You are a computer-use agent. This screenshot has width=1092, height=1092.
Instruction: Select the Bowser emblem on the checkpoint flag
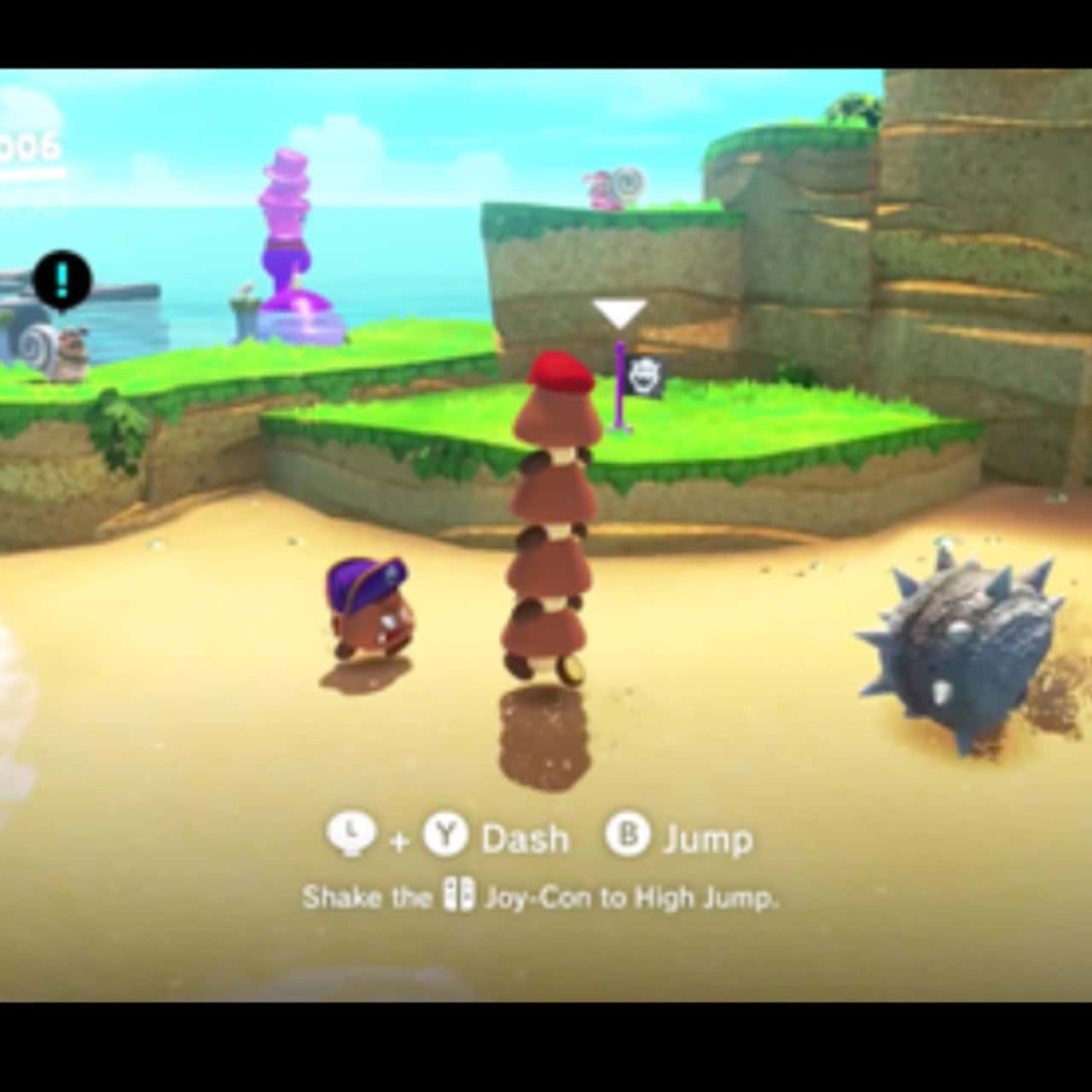point(646,372)
